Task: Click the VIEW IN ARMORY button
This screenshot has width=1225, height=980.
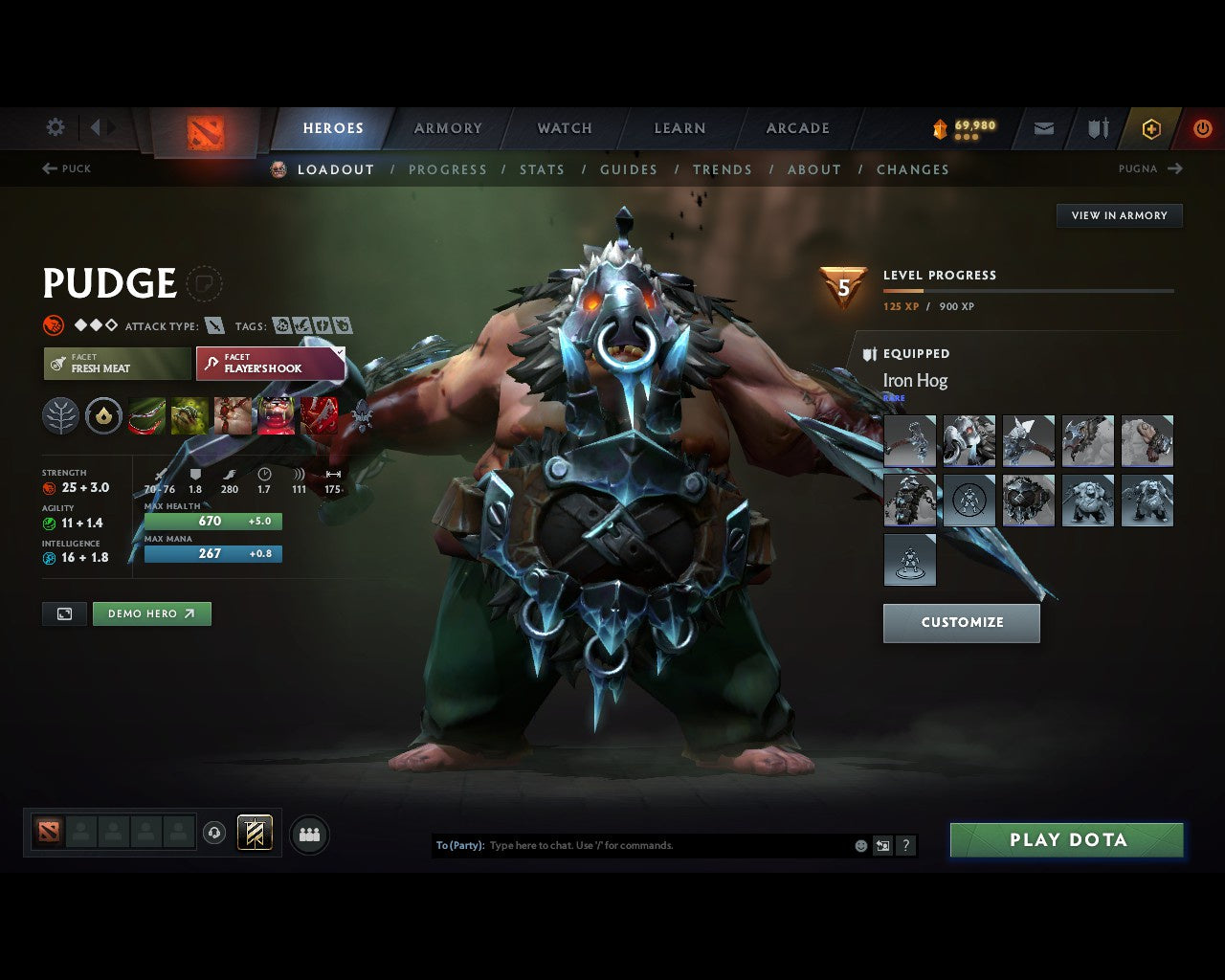Action: pos(1119,215)
